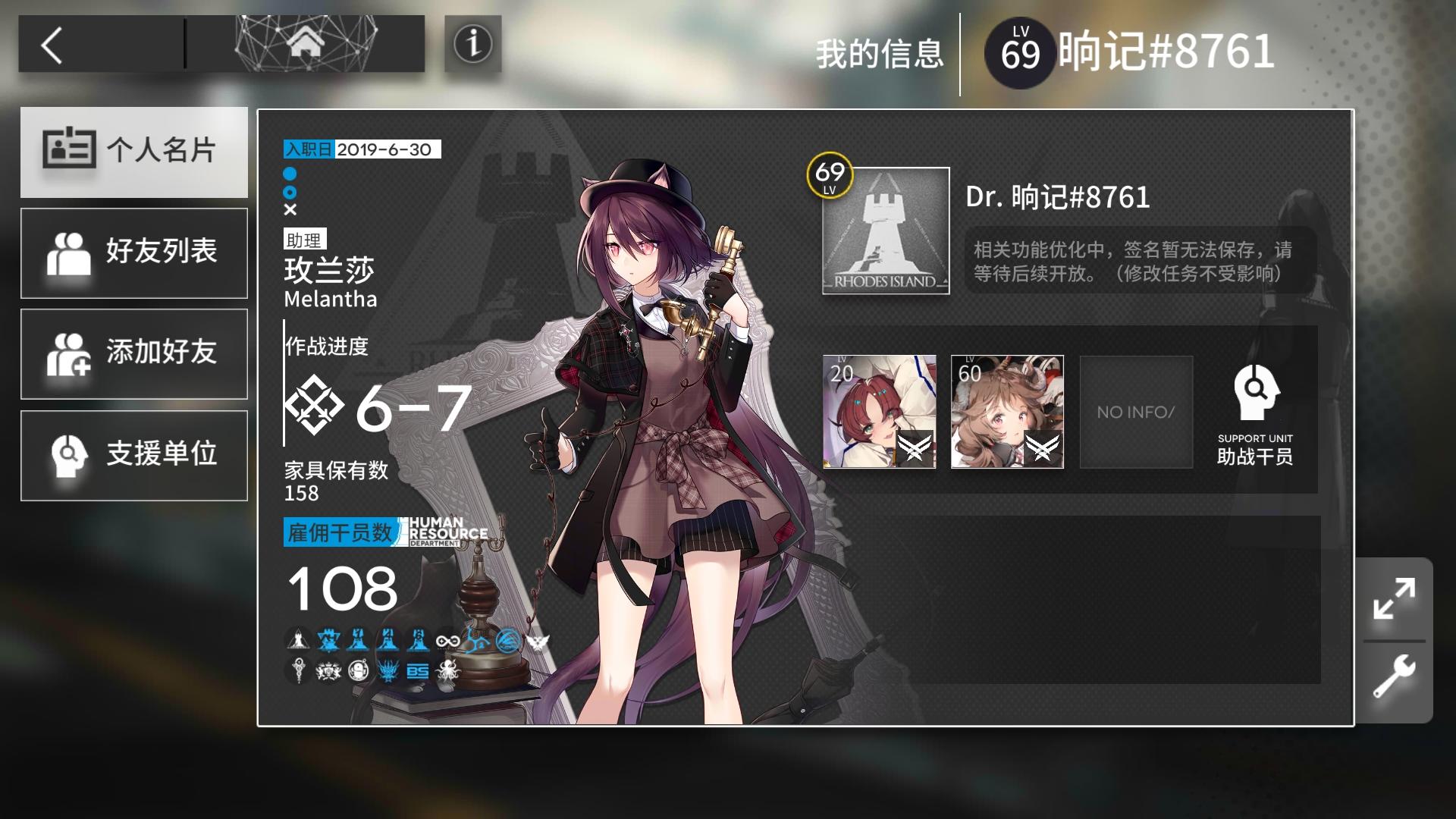This screenshot has height=819, width=1456.
Task: Go to the 支援单位 support unit tab
Action: 134,455
